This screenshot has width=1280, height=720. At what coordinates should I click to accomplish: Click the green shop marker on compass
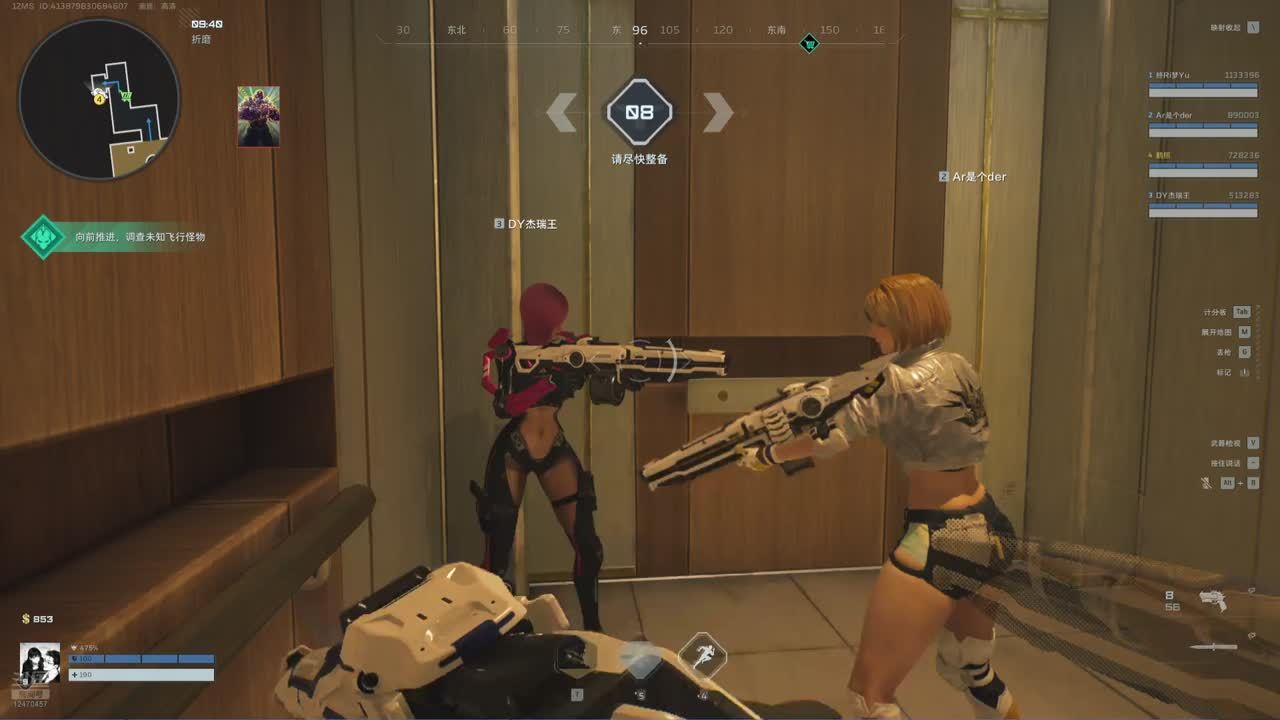click(x=809, y=43)
